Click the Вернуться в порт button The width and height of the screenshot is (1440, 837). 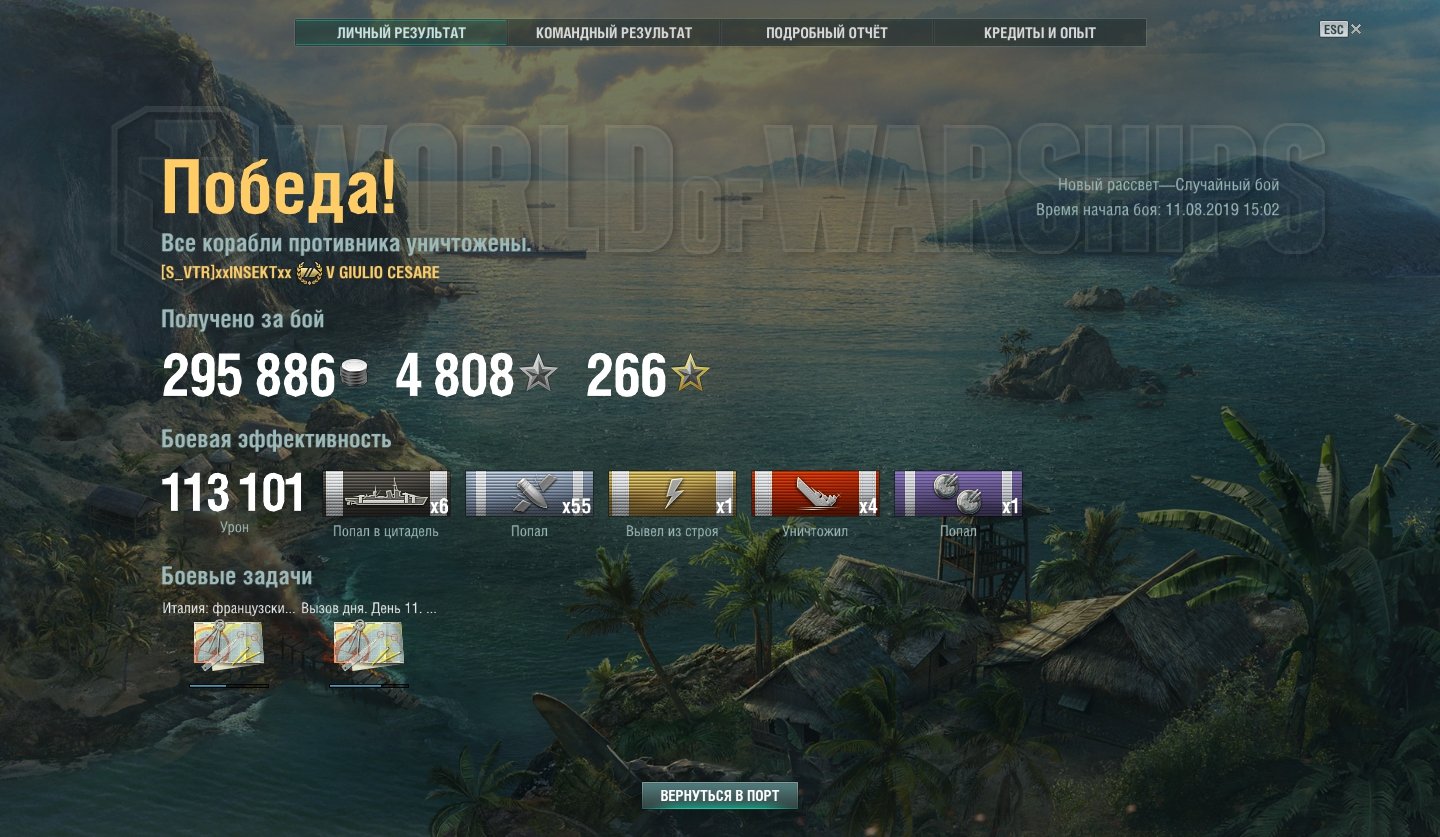(720, 796)
